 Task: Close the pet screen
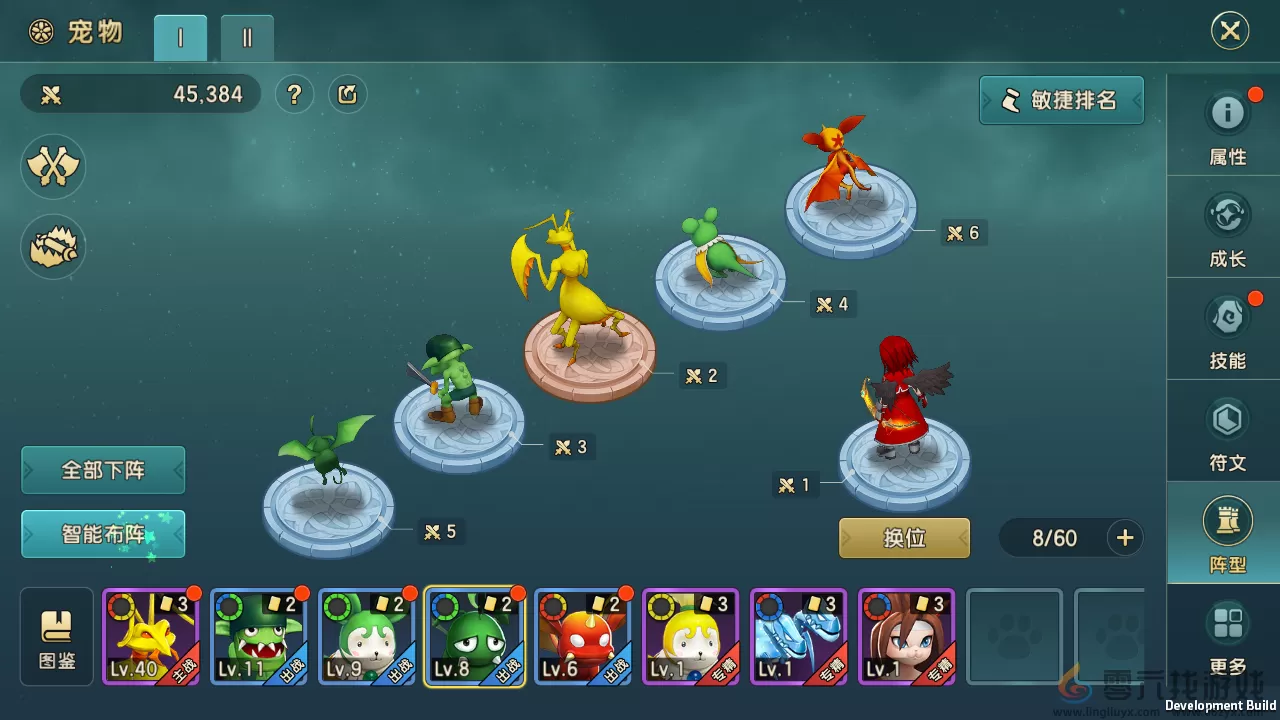click(x=1229, y=31)
